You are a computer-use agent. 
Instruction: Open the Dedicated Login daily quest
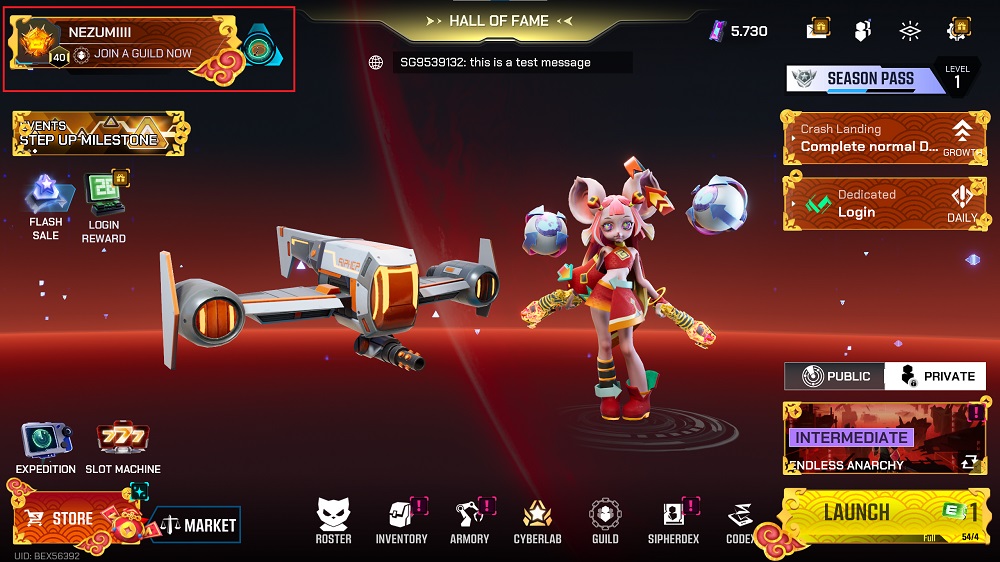(882, 203)
